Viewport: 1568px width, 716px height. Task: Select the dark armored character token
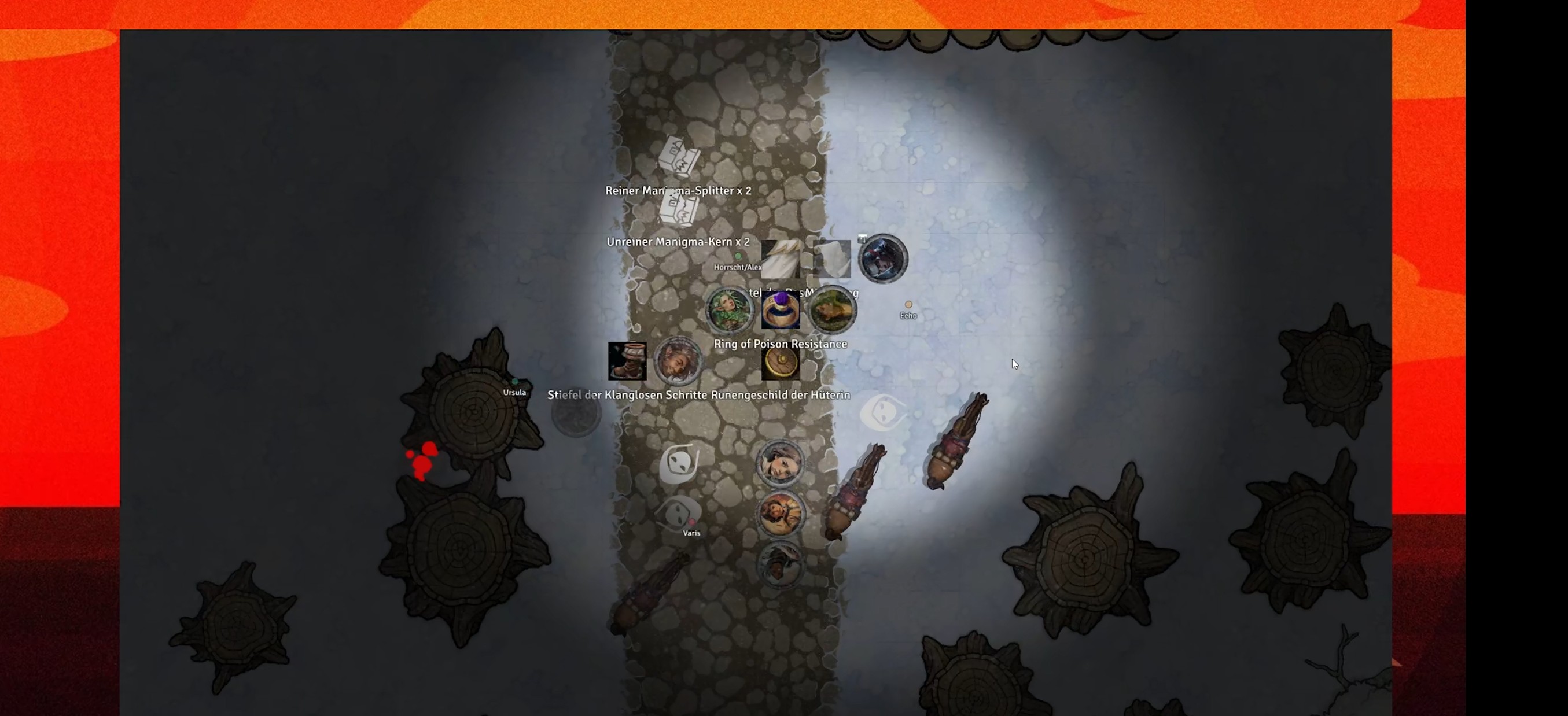pyautogui.click(x=882, y=259)
